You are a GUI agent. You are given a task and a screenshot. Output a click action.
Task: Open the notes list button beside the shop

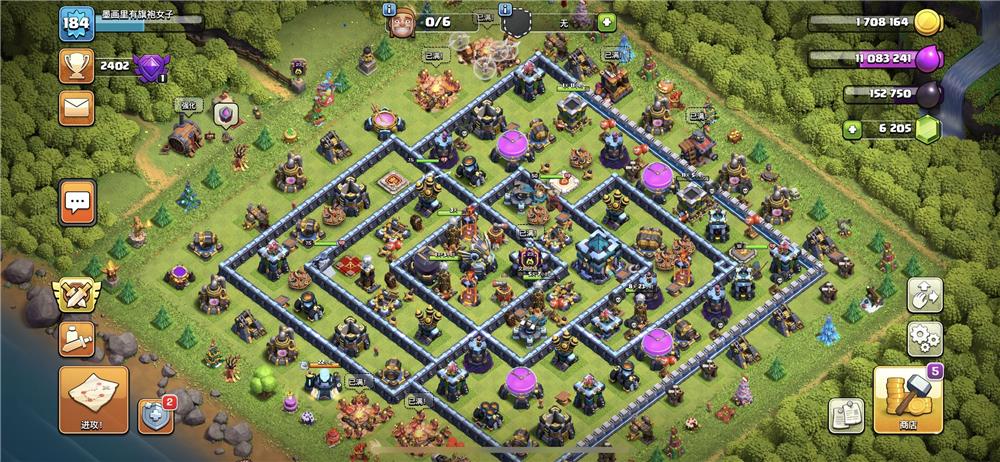846,415
